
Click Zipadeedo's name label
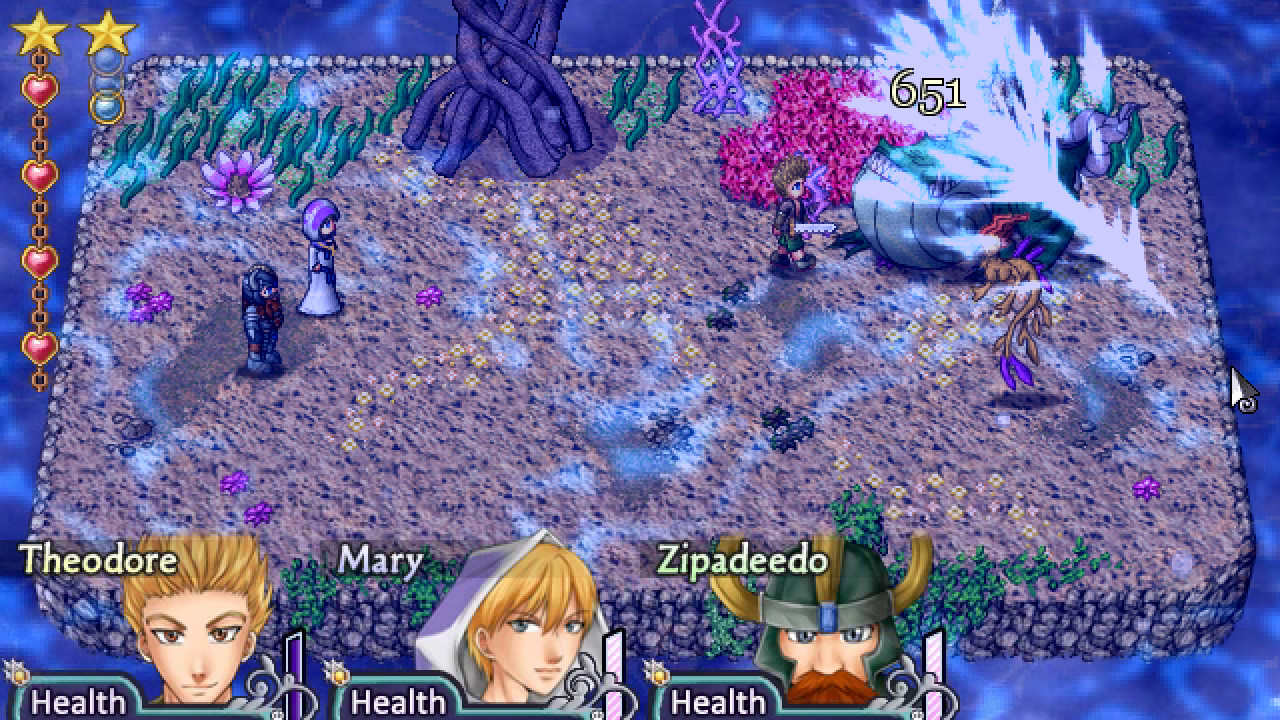coord(741,563)
